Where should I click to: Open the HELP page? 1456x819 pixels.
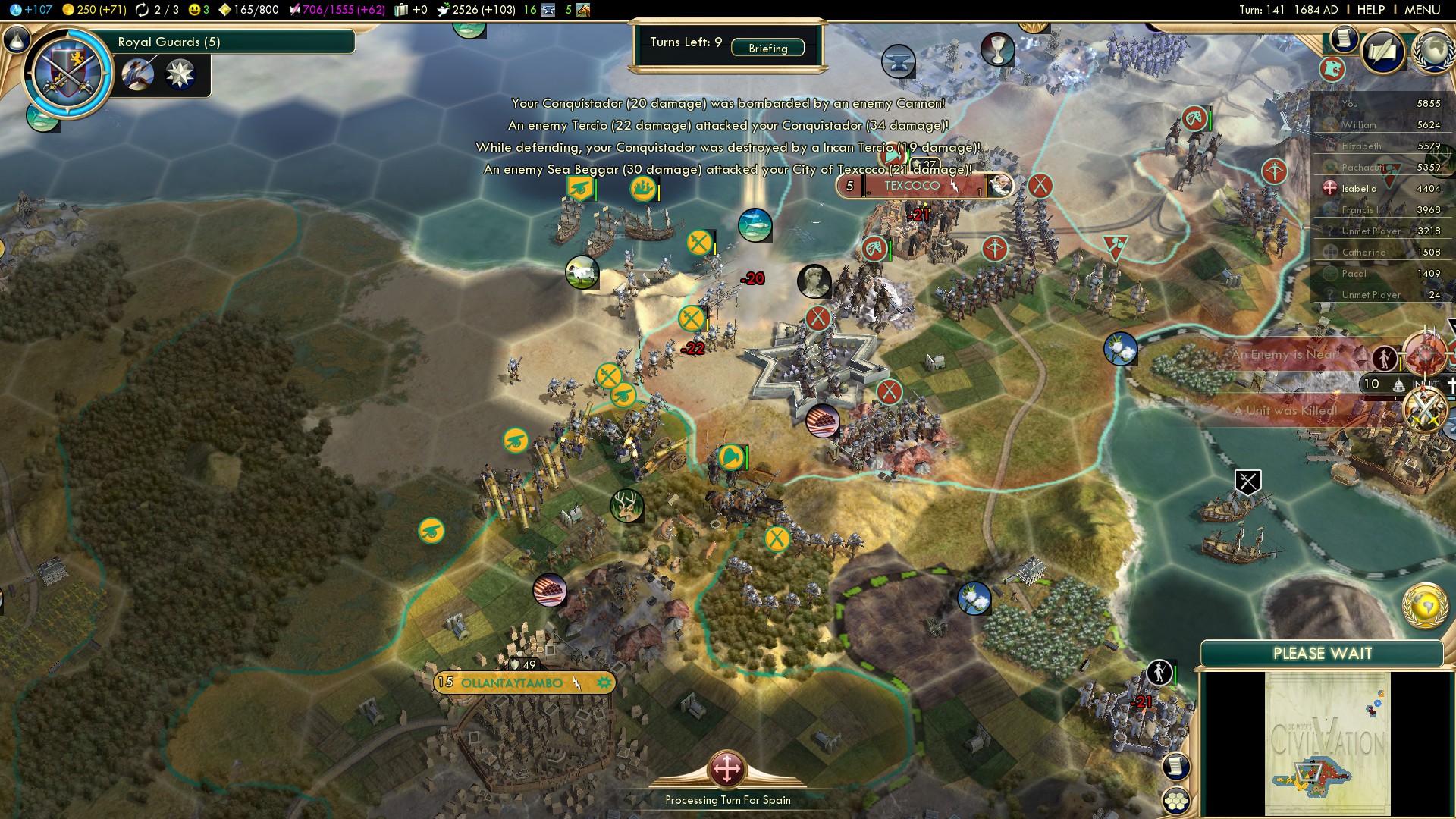(x=1370, y=10)
